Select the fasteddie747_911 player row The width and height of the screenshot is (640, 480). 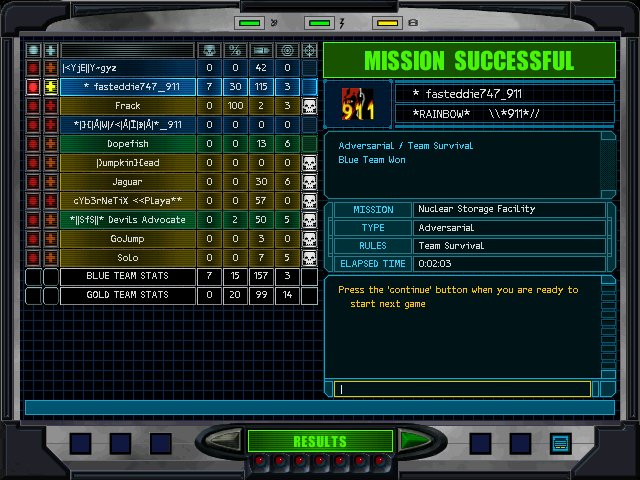127,87
